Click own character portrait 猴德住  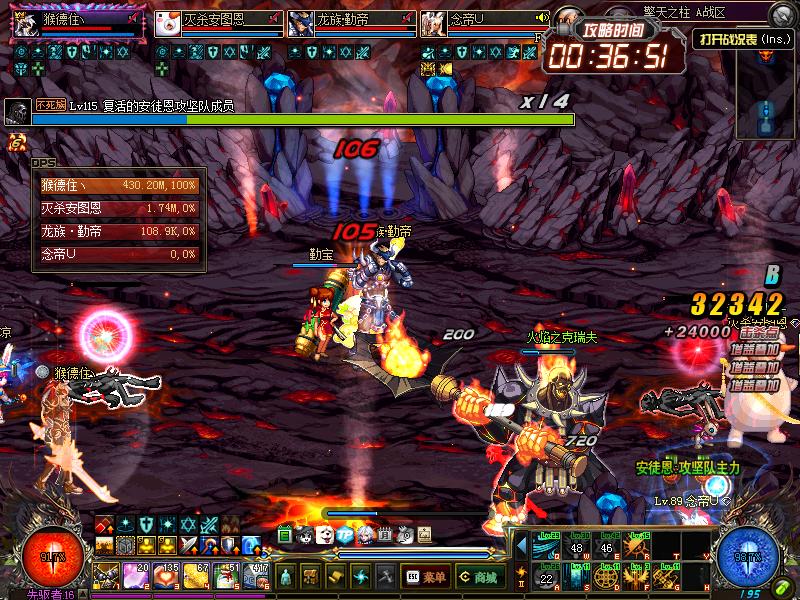[27, 23]
